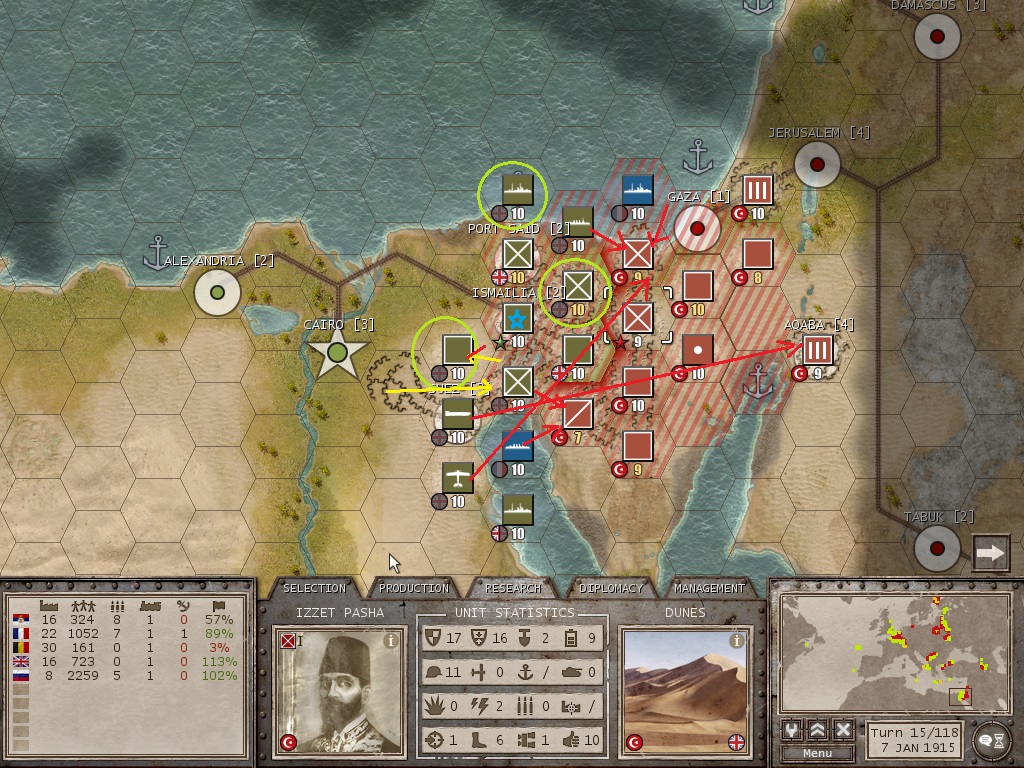The image size is (1024, 768).
Task: Click the next unit arrow button
Action: click(x=991, y=553)
